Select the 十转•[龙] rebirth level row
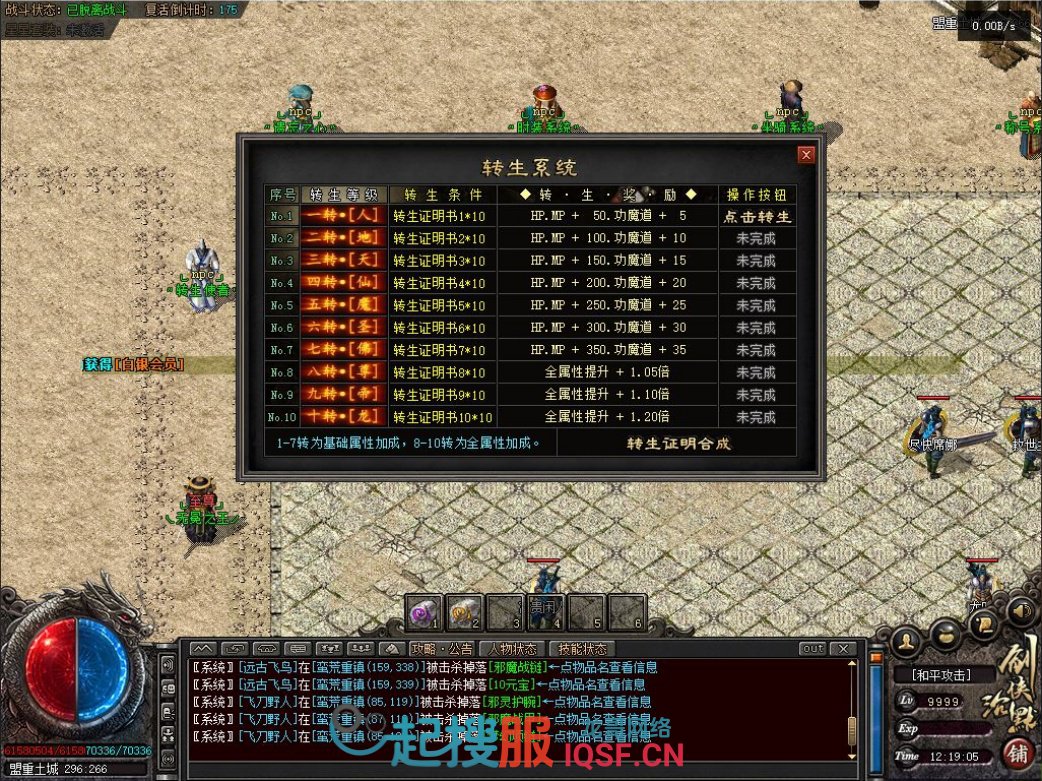Image resolution: width=1042 pixels, height=781 pixels. pyautogui.click(x=343, y=417)
